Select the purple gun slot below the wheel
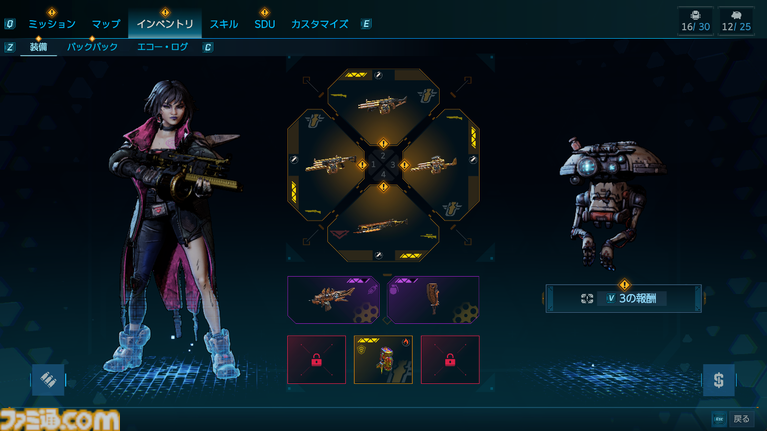The image size is (767, 431). coord(333,299)
